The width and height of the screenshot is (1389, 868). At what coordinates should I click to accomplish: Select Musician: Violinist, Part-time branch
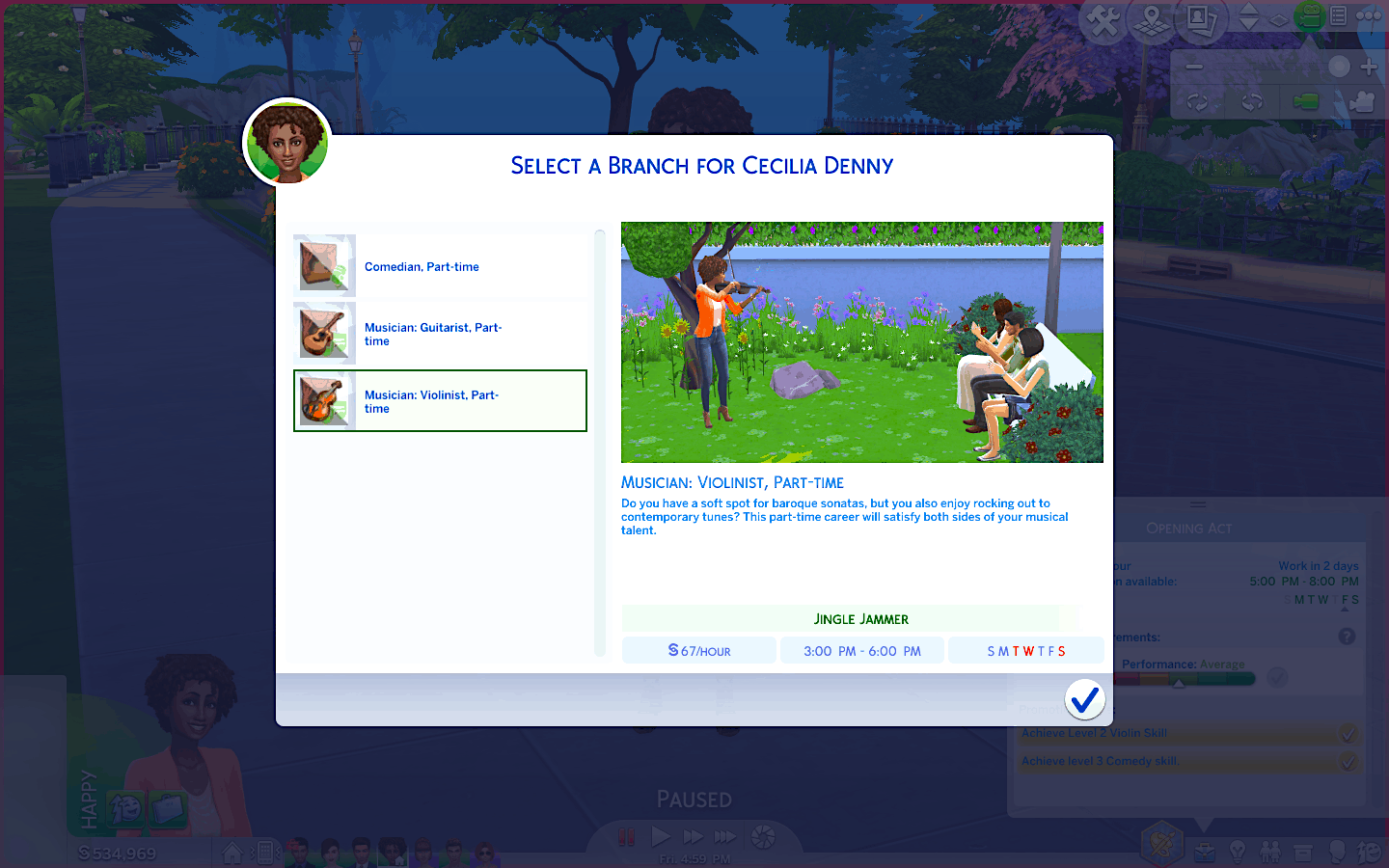tap(440, 401)
